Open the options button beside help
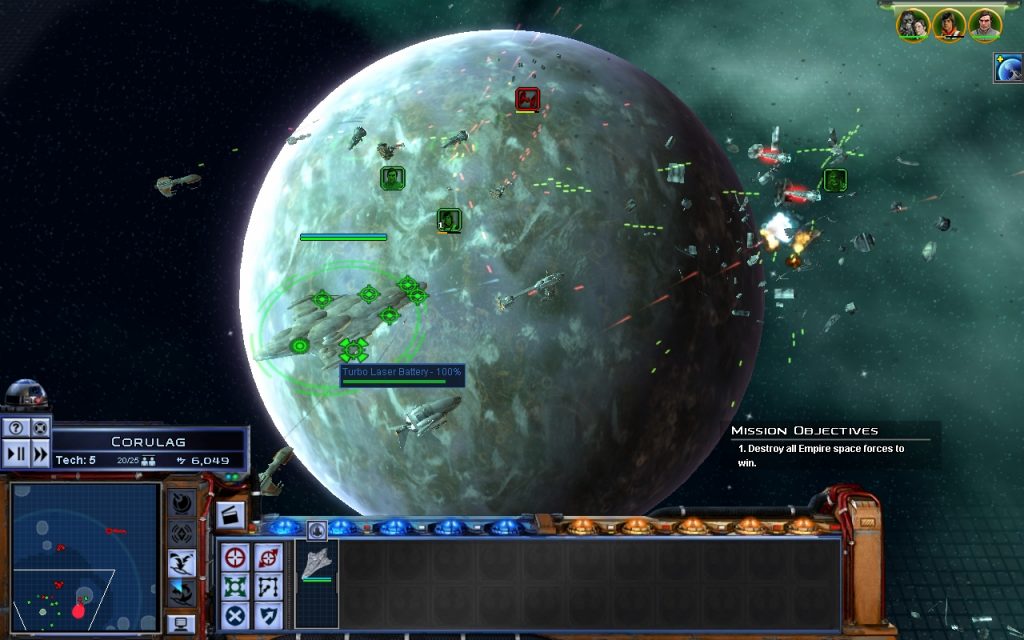Screen dimensions: 1024x640 tap(40, 428)
